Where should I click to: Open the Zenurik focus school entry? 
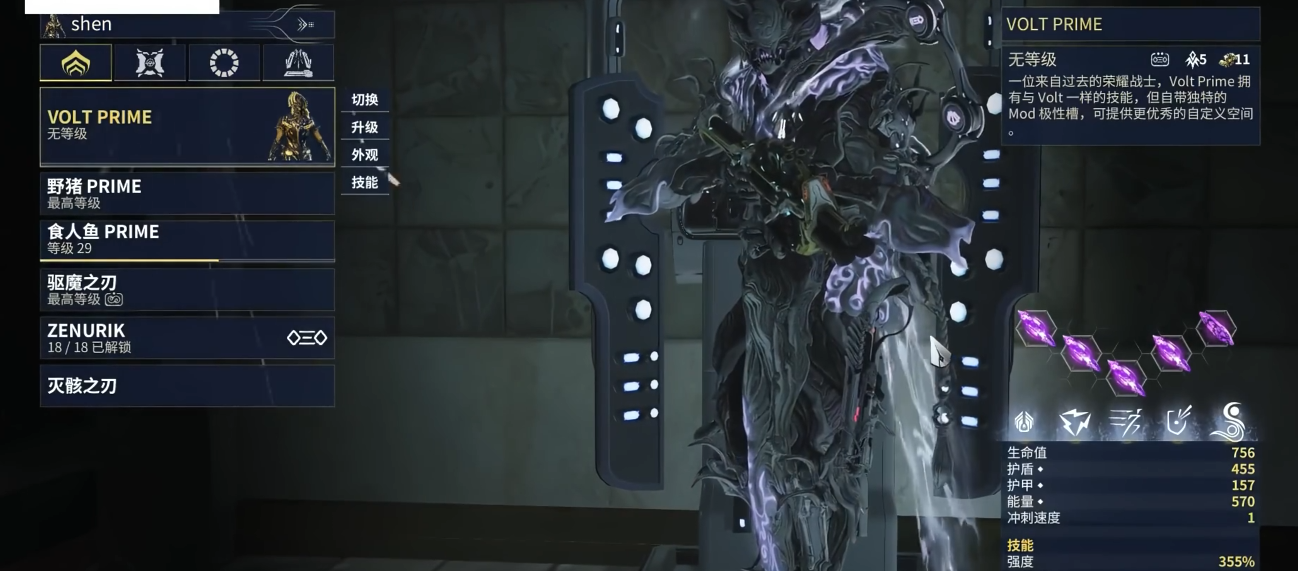[x=187, y=338]
